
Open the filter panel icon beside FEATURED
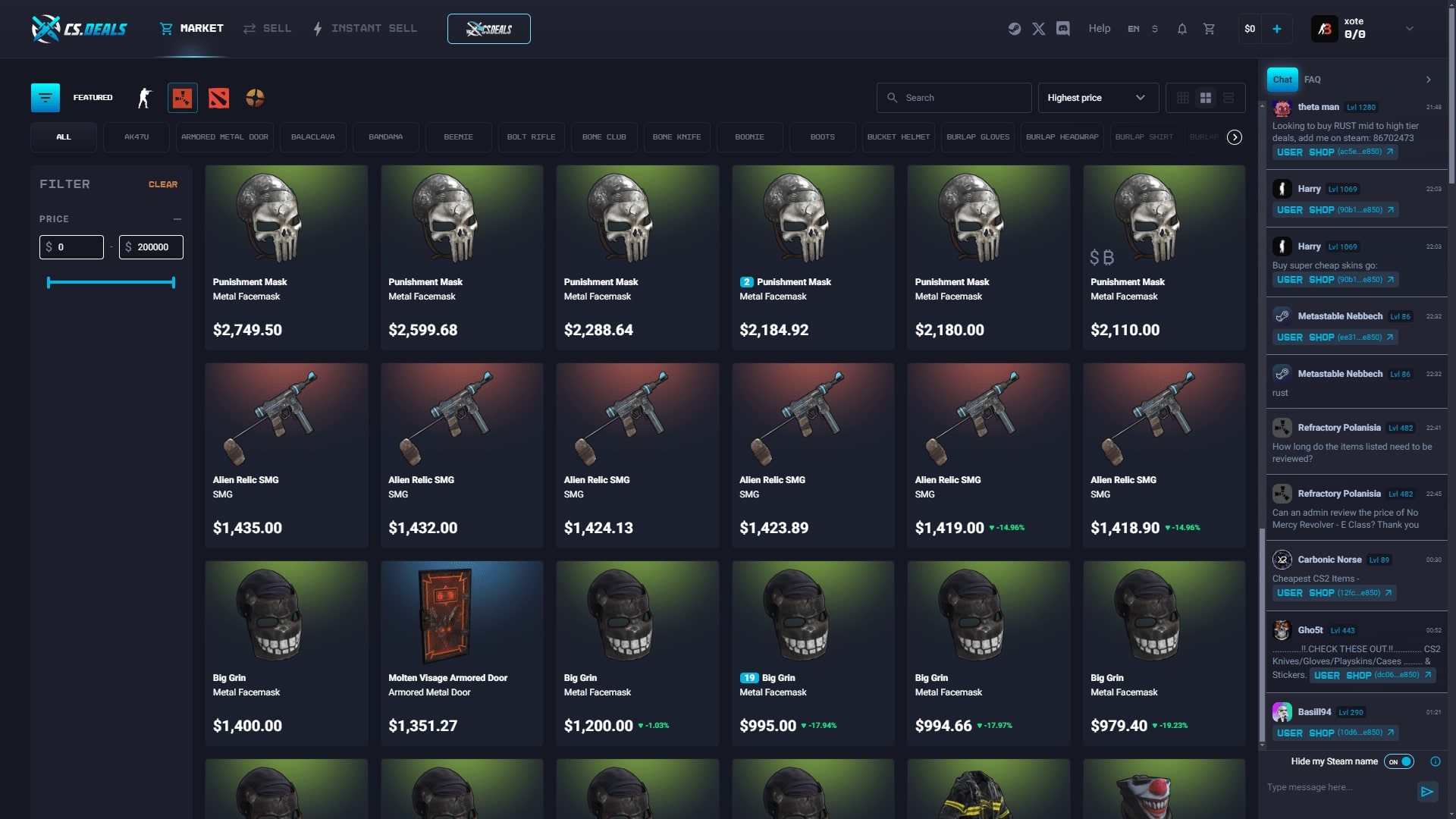[45, 97]
